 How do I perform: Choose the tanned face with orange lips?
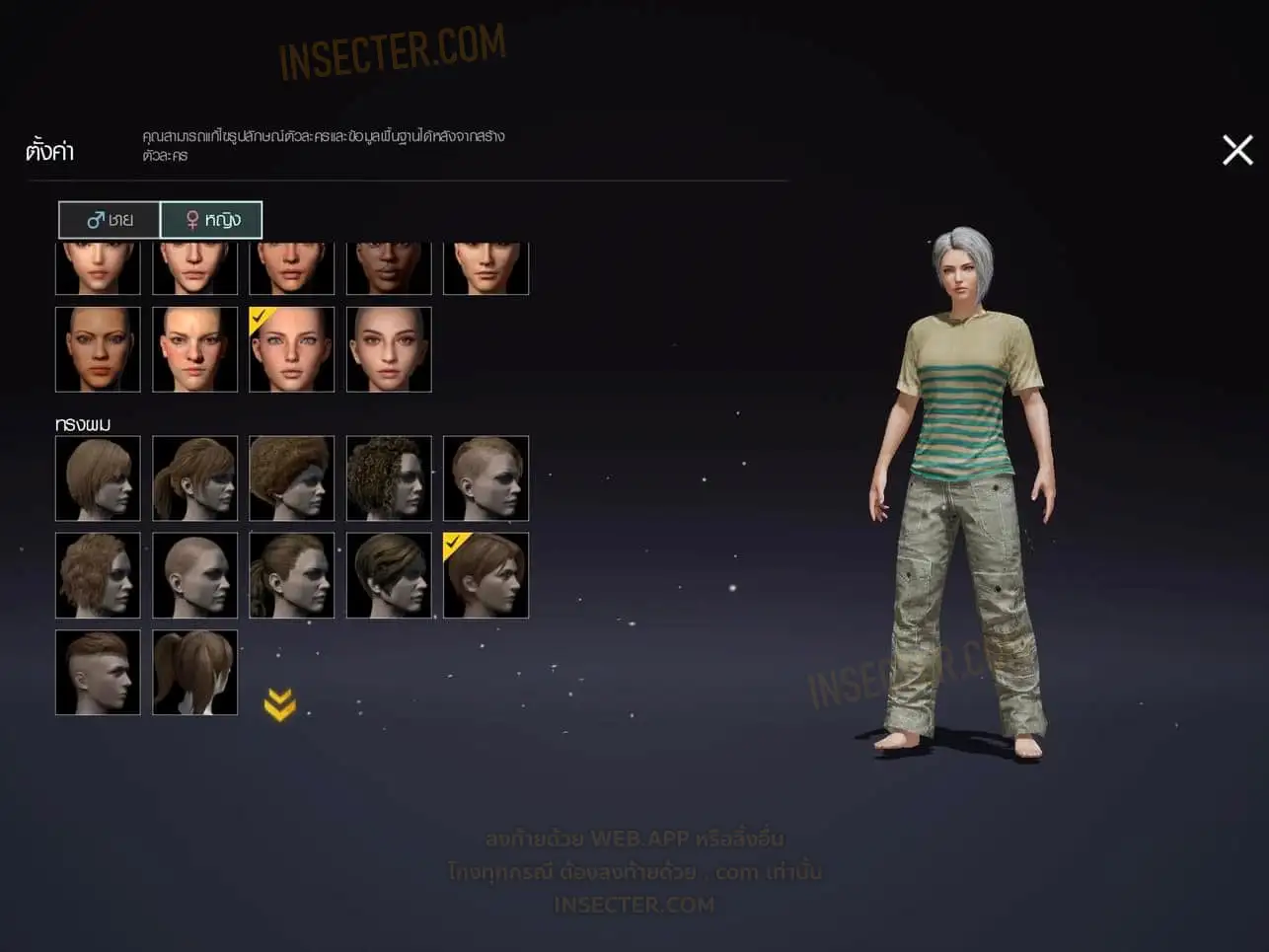coord(98,349)
